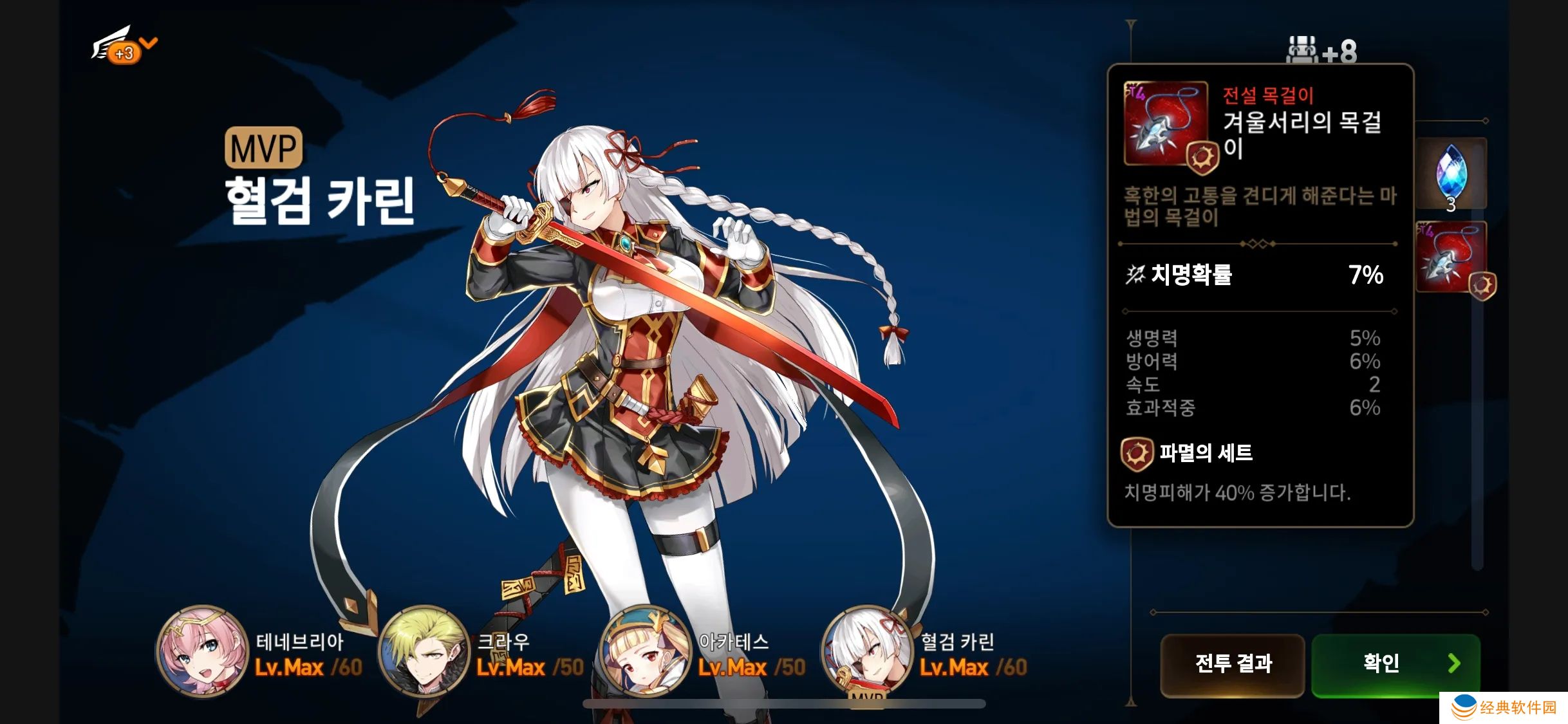
Task: Tap the 아카테스 hero portrait
Action: pos(645,651)
